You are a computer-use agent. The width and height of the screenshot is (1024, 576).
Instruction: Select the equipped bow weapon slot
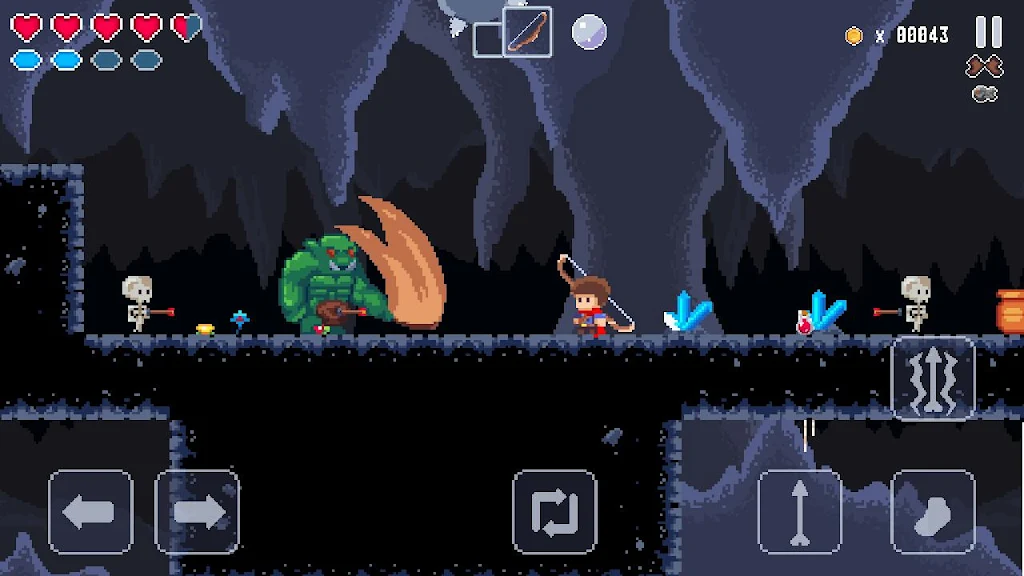527,32
